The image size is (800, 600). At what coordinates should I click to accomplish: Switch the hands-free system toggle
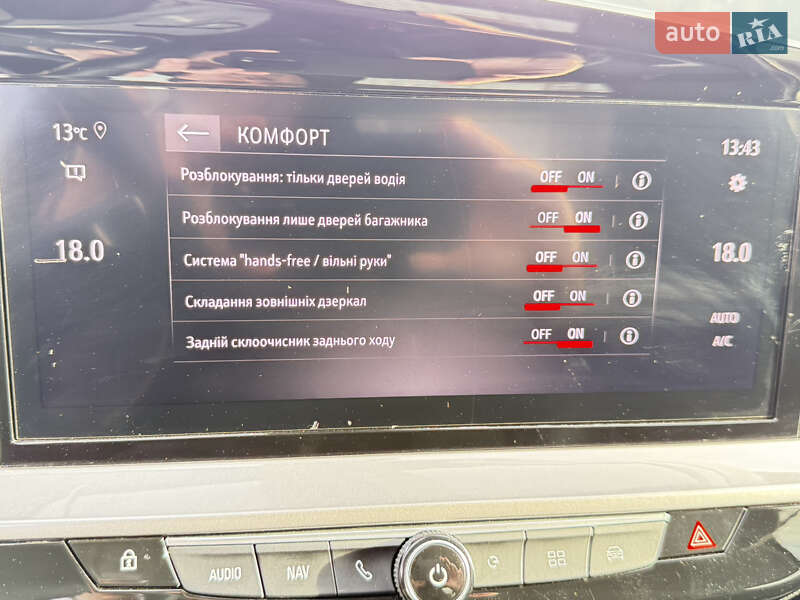(x=562, y=258)
